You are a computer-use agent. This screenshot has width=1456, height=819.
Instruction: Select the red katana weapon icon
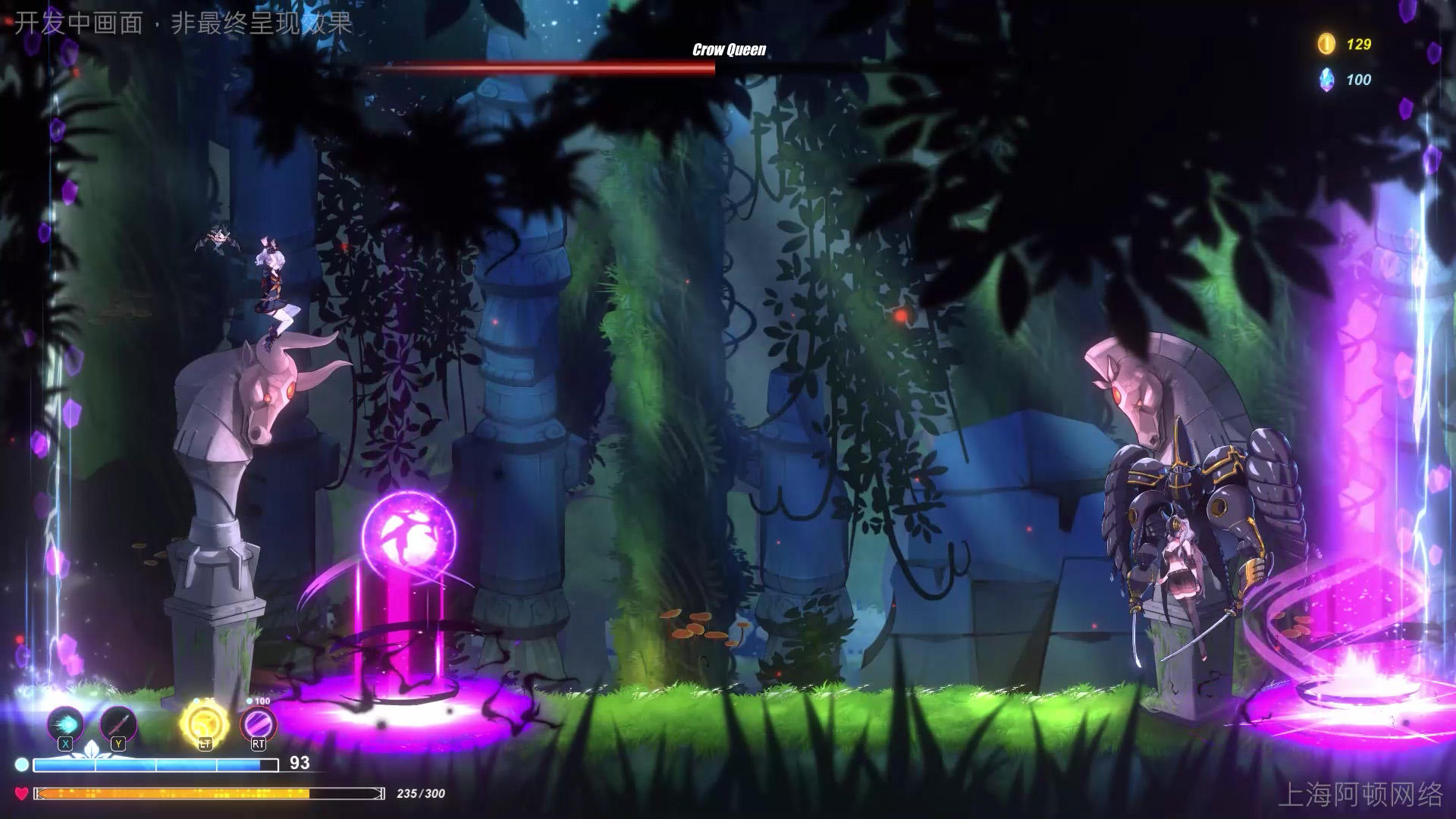click(x=118, y=723)
